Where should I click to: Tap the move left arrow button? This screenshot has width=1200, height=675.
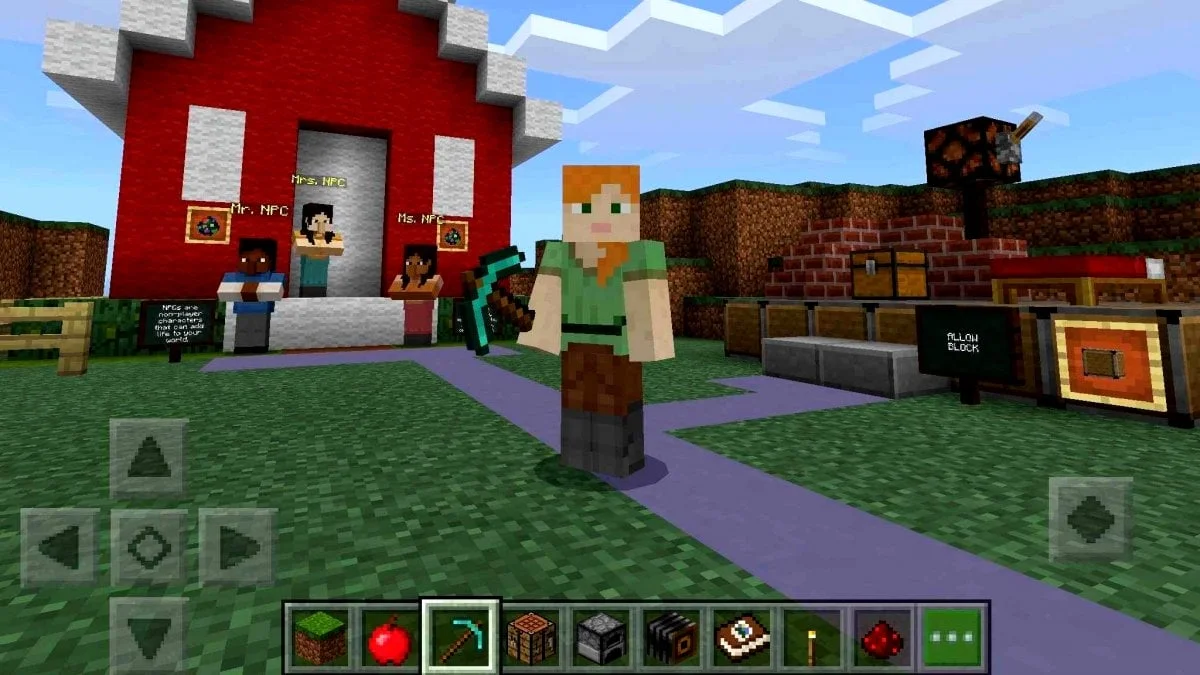click(60, 547)
